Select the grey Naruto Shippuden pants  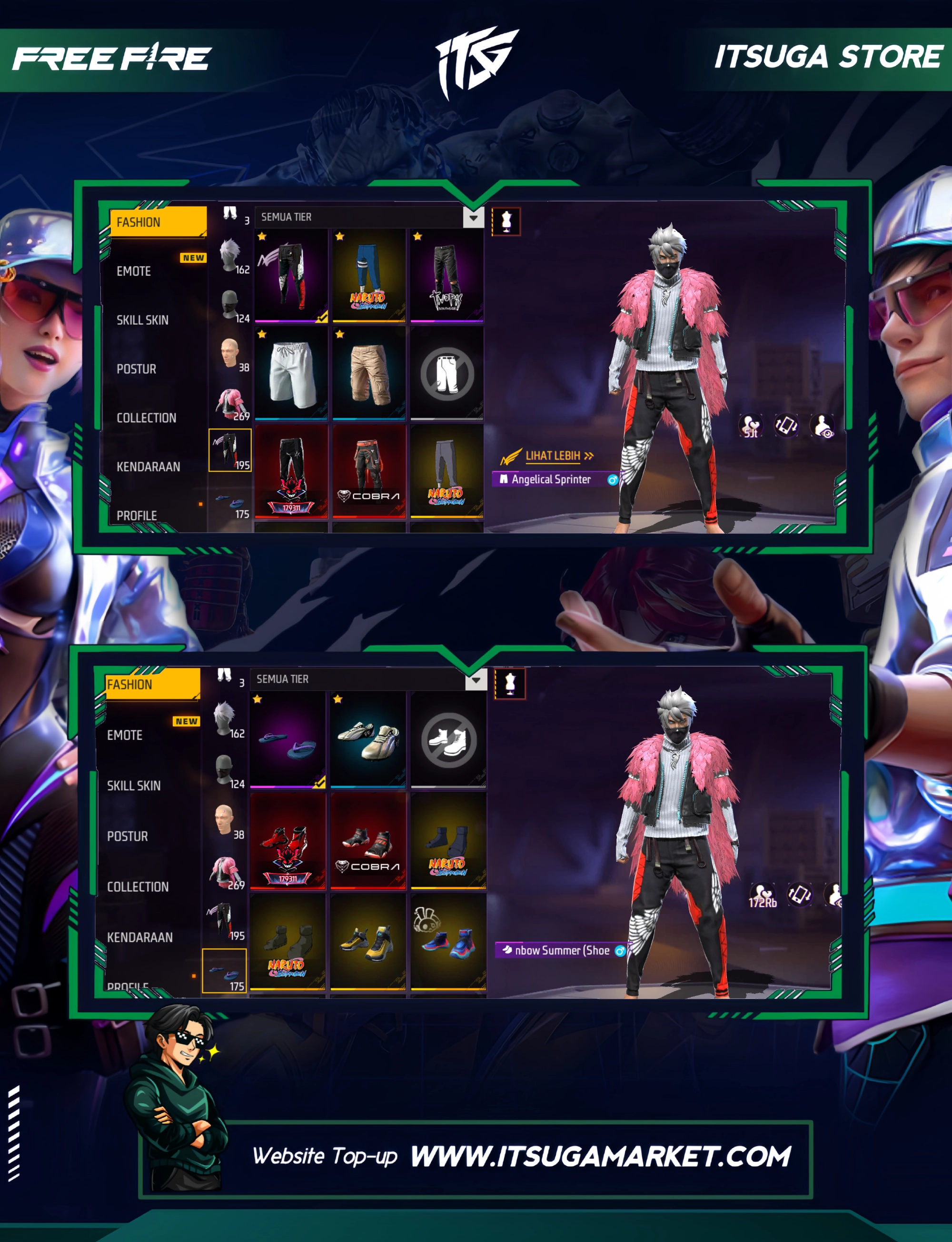(x=446, y=471)
